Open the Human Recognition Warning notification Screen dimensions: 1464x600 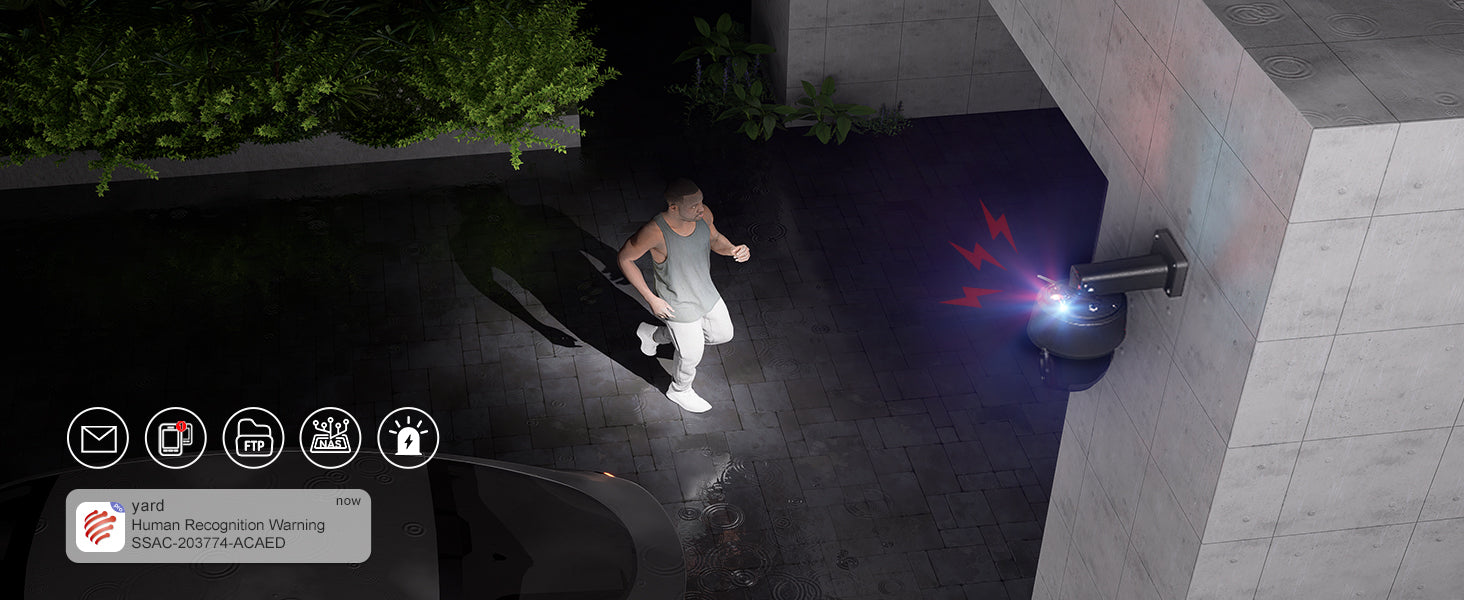[x=228, y=525]
